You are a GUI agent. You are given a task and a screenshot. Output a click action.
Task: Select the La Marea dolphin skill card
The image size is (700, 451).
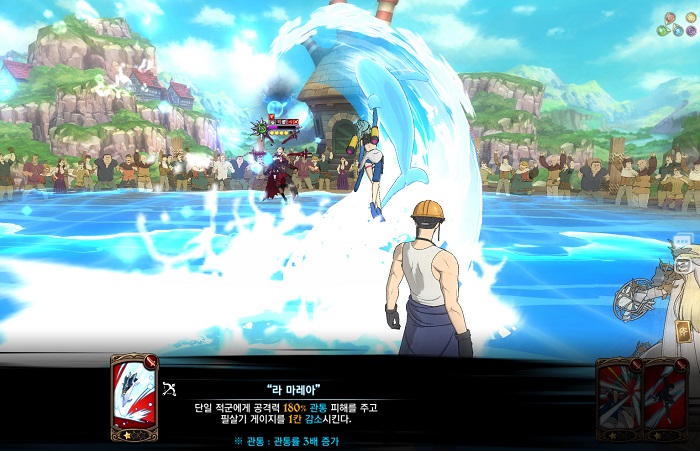134,398
